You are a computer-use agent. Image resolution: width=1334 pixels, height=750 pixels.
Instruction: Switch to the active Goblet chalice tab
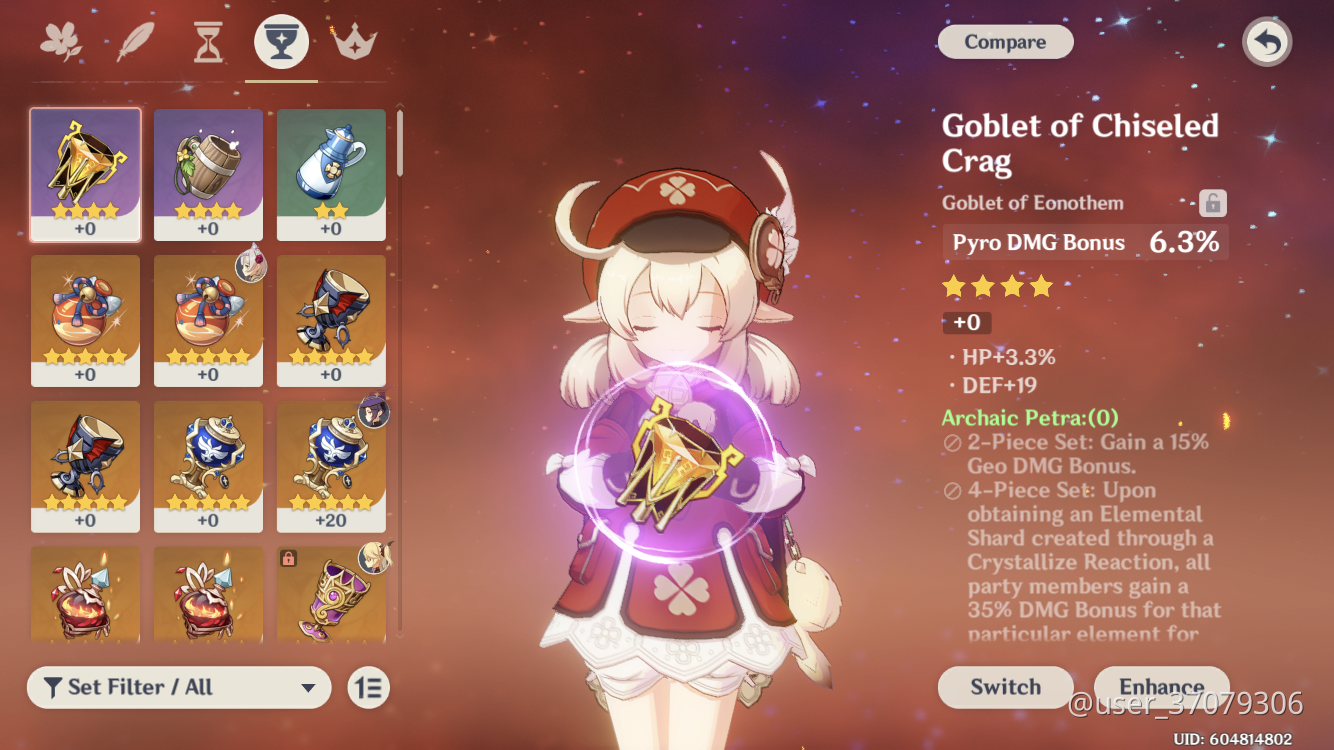(280, 40)
